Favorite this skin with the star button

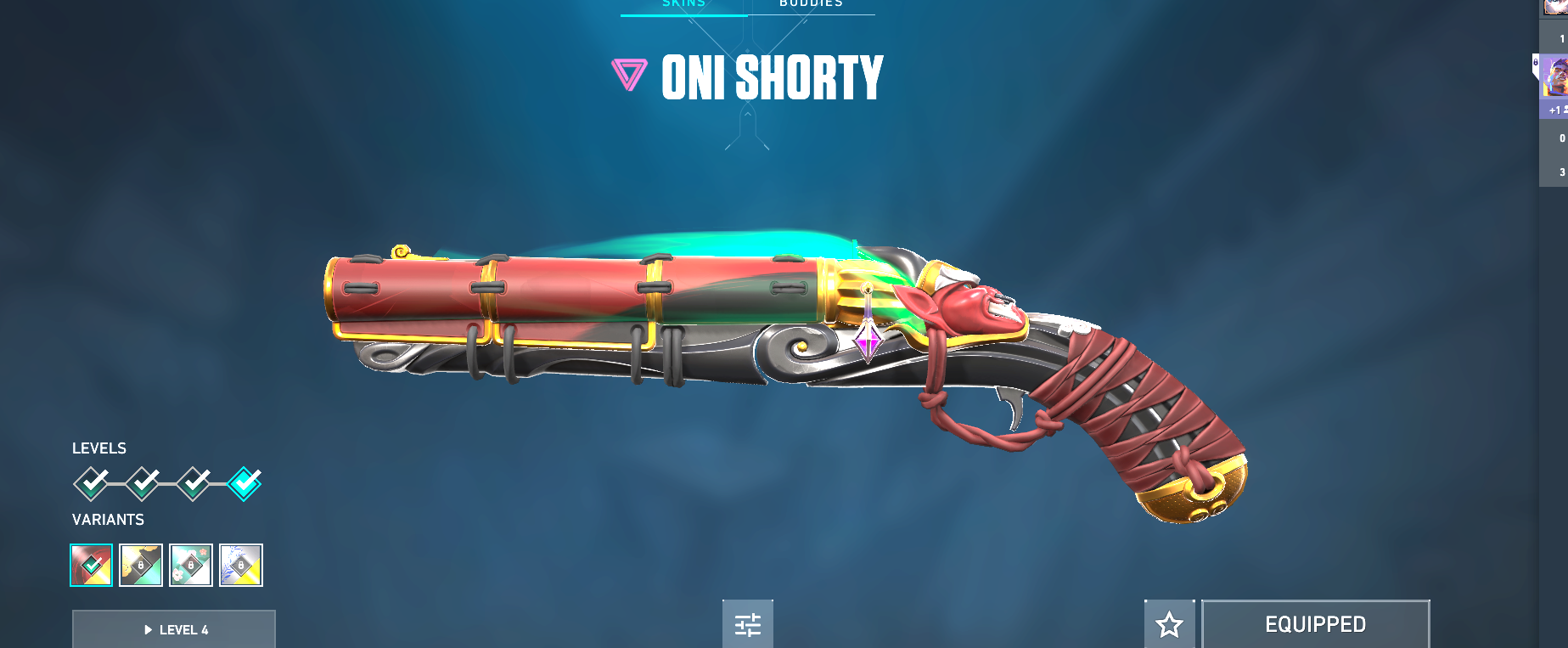pyautogui.click(x=1169, y=625)
